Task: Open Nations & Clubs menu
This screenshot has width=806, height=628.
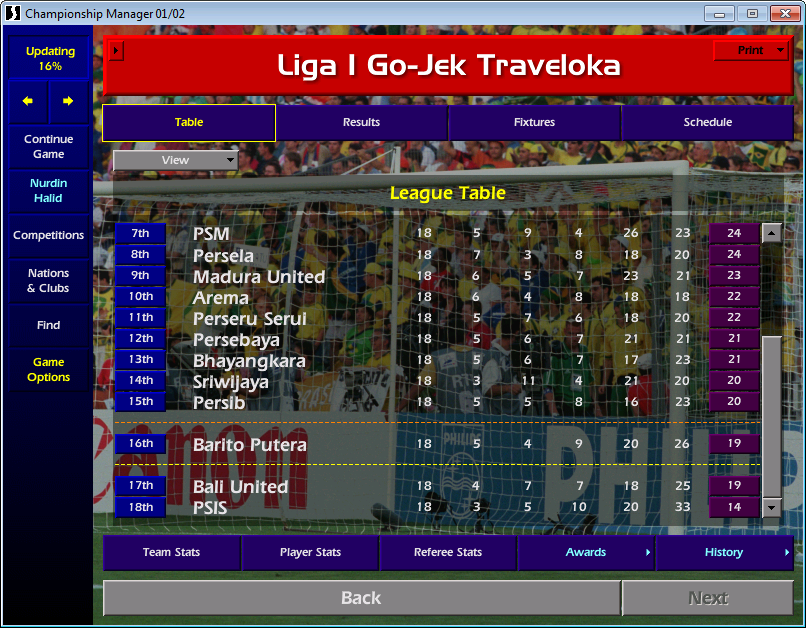Action: (49, 280)
